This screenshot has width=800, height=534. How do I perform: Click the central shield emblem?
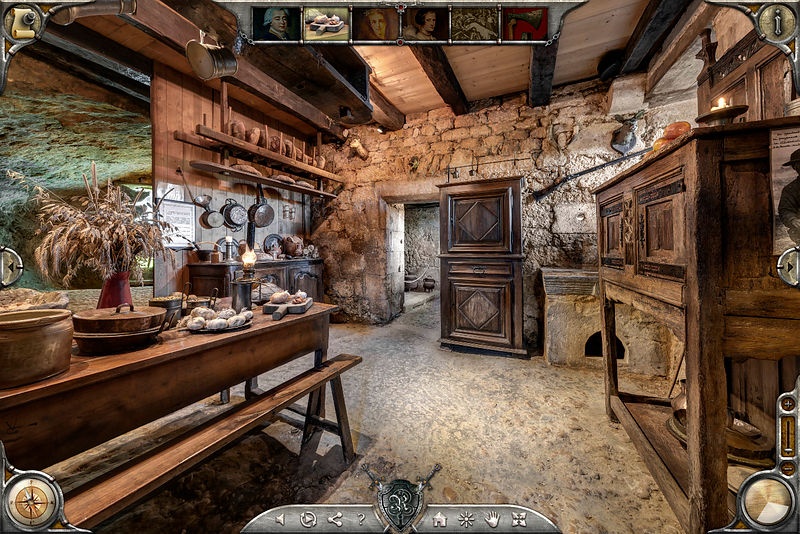pyautogui.click(x=400, y=503)
